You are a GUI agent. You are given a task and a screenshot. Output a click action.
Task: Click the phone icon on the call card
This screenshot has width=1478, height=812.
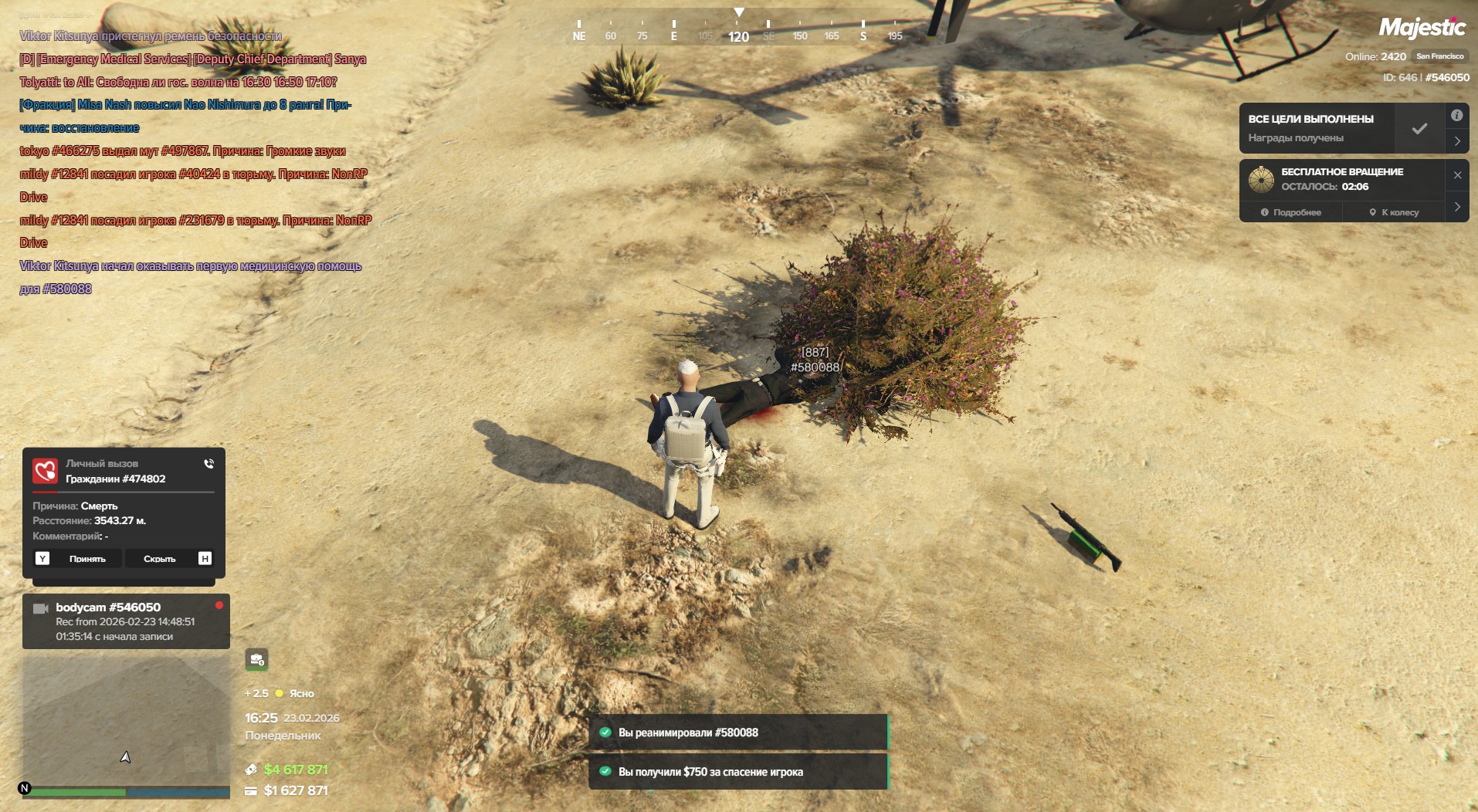pyautogui.click(x=208, y=464)
